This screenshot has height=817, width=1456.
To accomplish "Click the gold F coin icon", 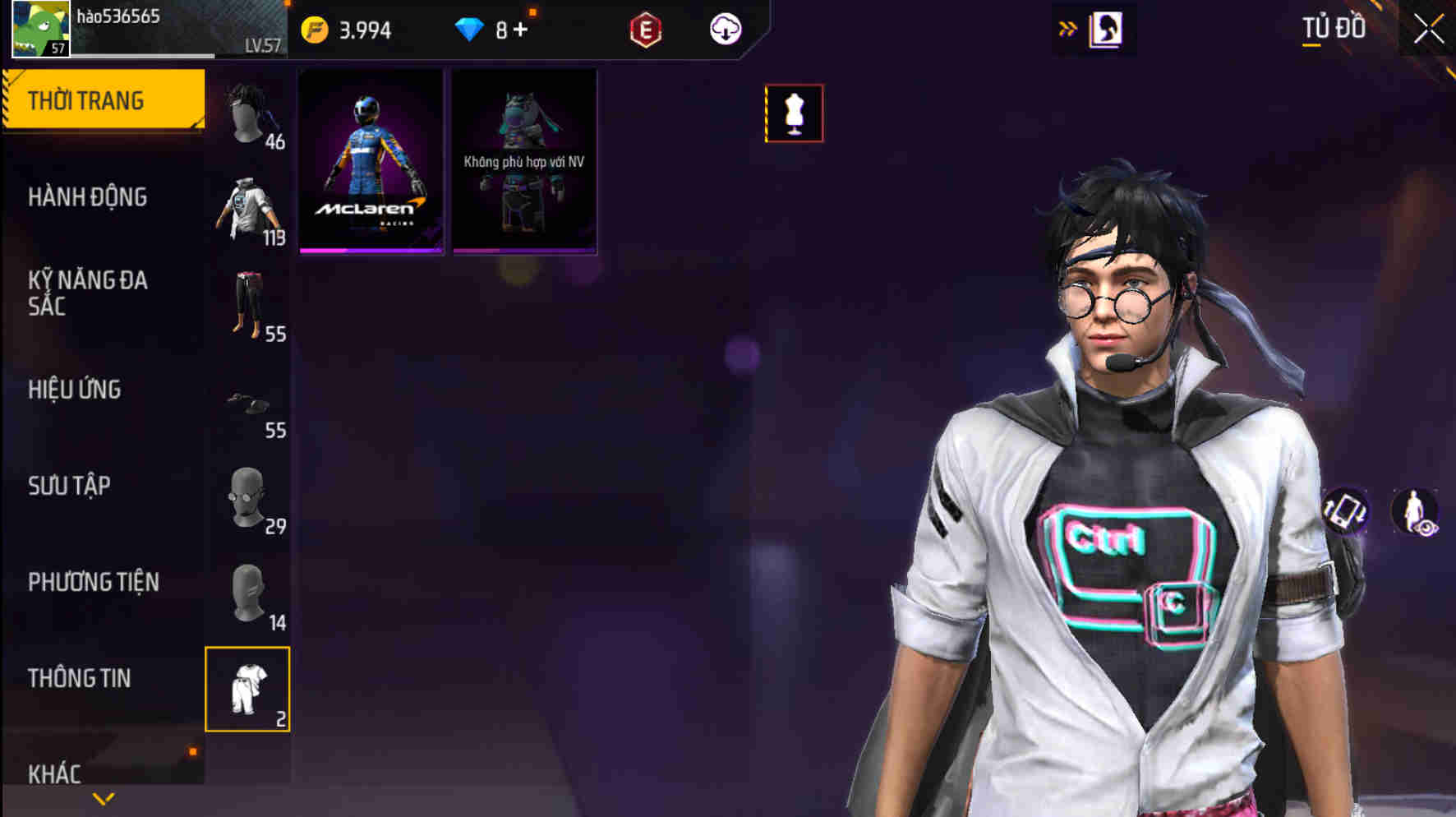I will (x=313, y=28).
